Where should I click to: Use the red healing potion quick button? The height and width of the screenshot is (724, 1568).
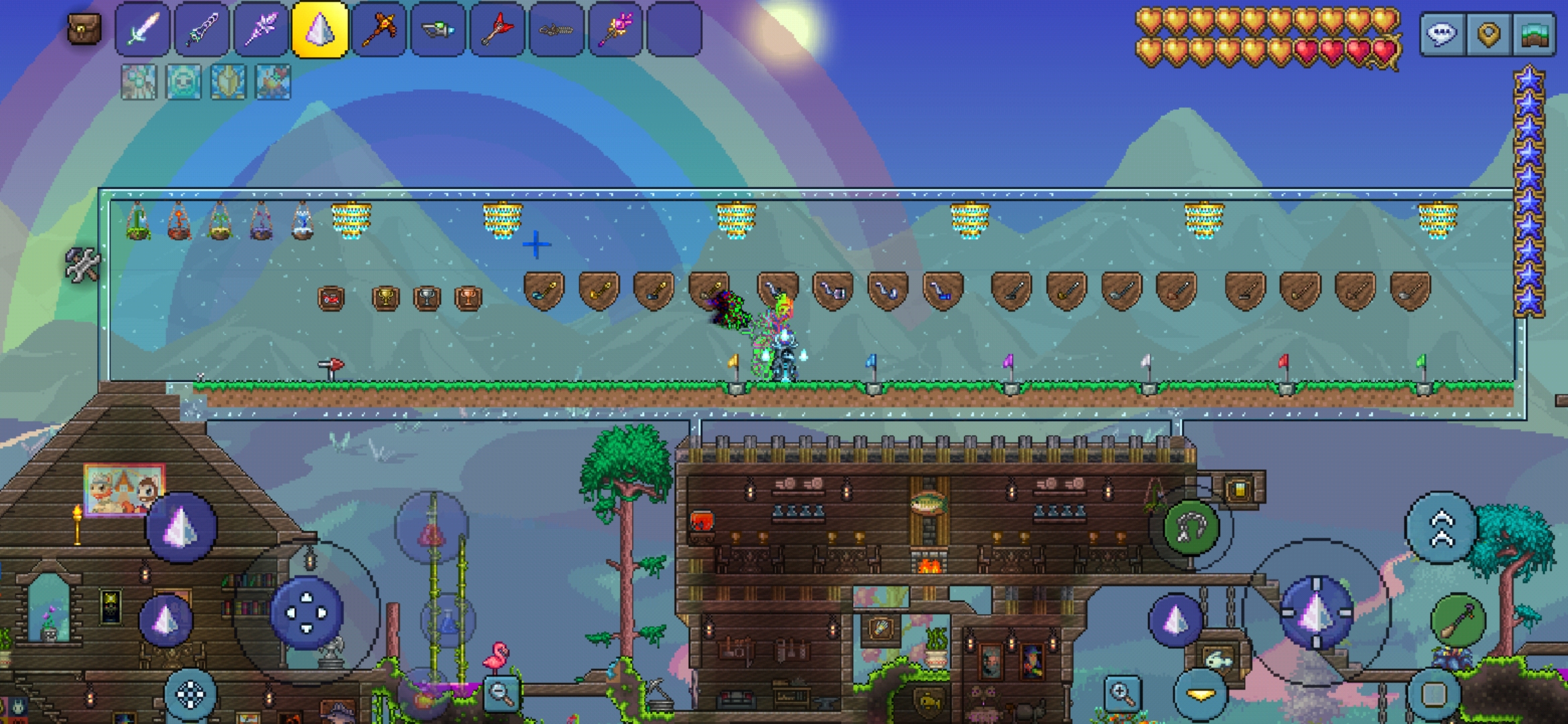tap(432, 533)
